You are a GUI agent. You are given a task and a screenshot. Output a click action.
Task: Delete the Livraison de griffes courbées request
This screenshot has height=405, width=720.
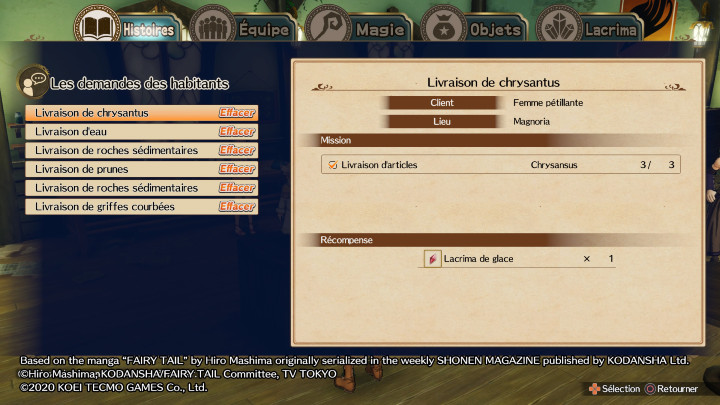click(x=237, y=207)
